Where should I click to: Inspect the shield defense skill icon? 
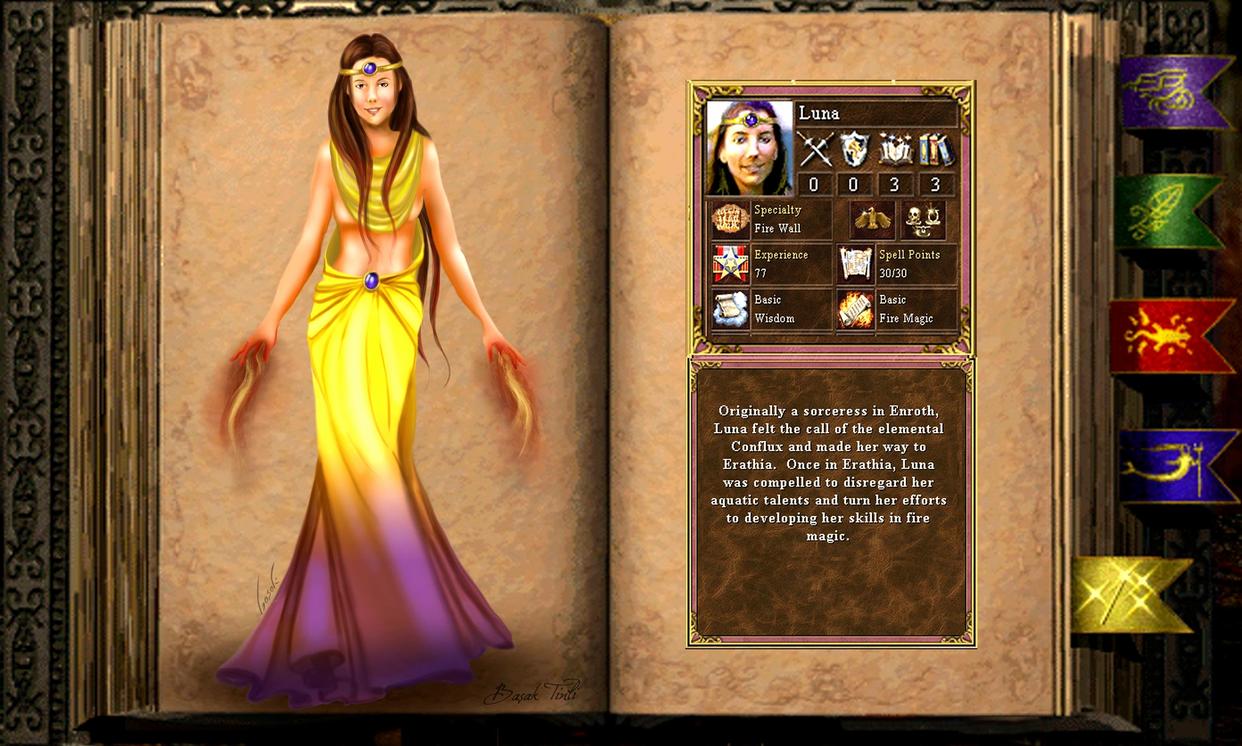point(855,150)
